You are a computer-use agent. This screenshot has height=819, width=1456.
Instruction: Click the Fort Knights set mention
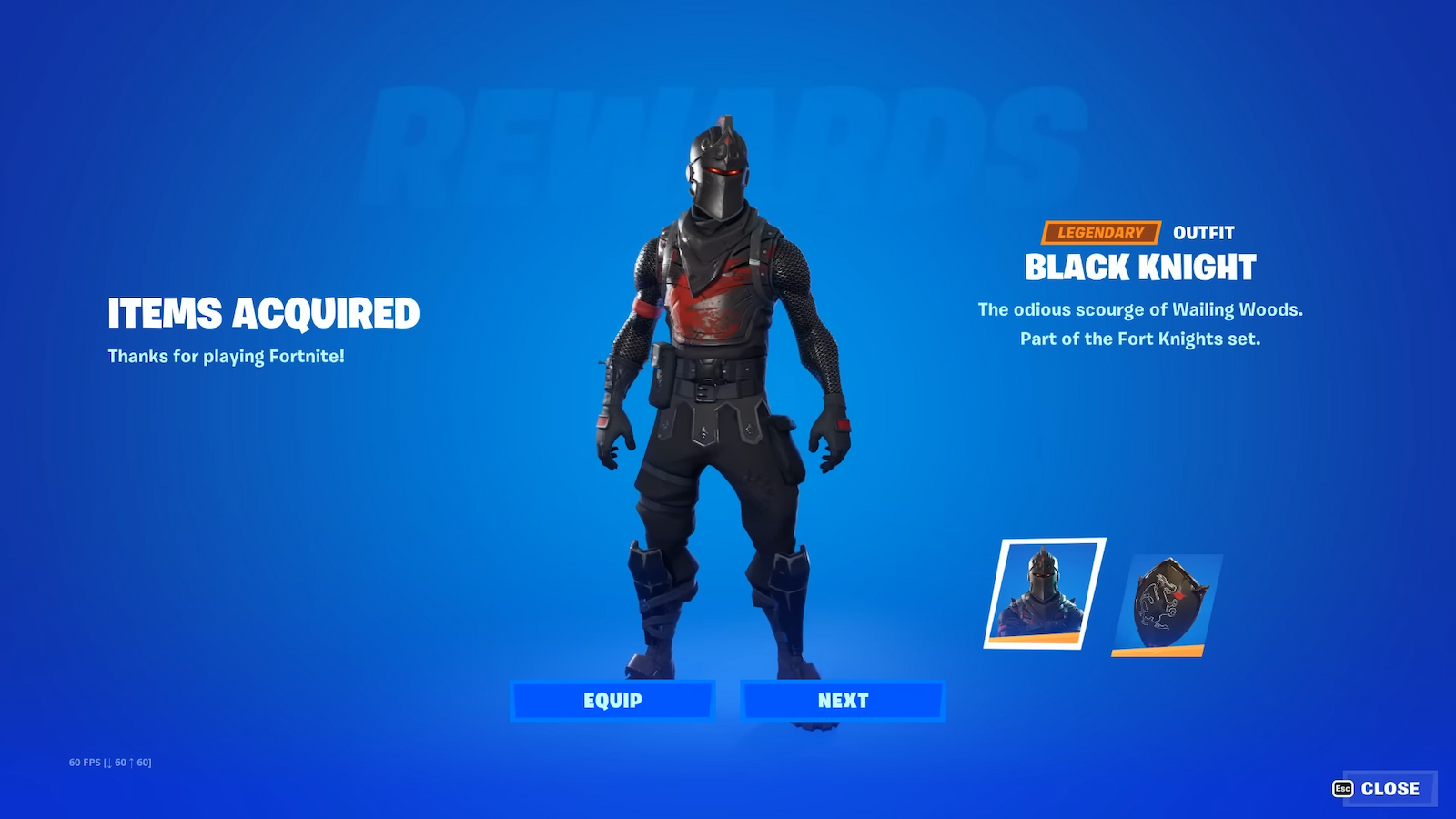pos(1140,338)
